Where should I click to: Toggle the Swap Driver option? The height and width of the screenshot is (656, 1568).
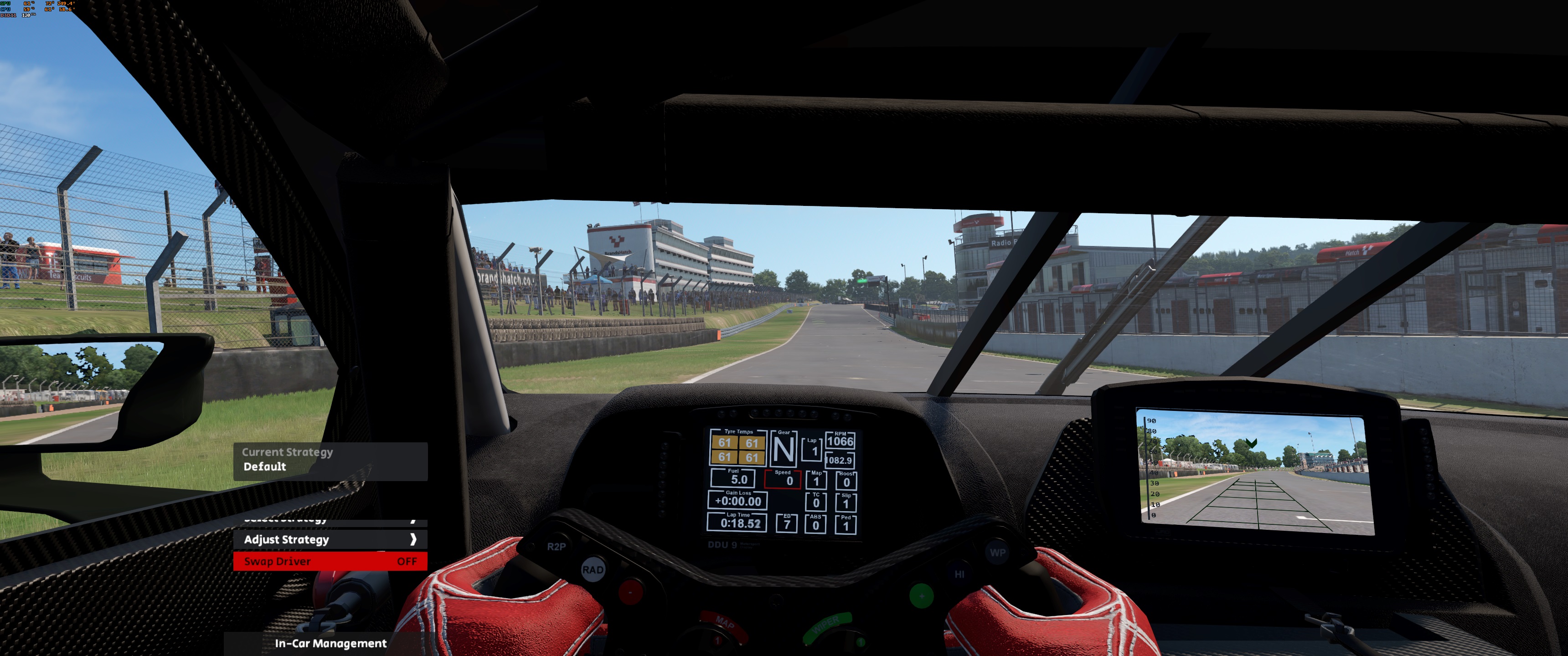click(x=330, y=561)
